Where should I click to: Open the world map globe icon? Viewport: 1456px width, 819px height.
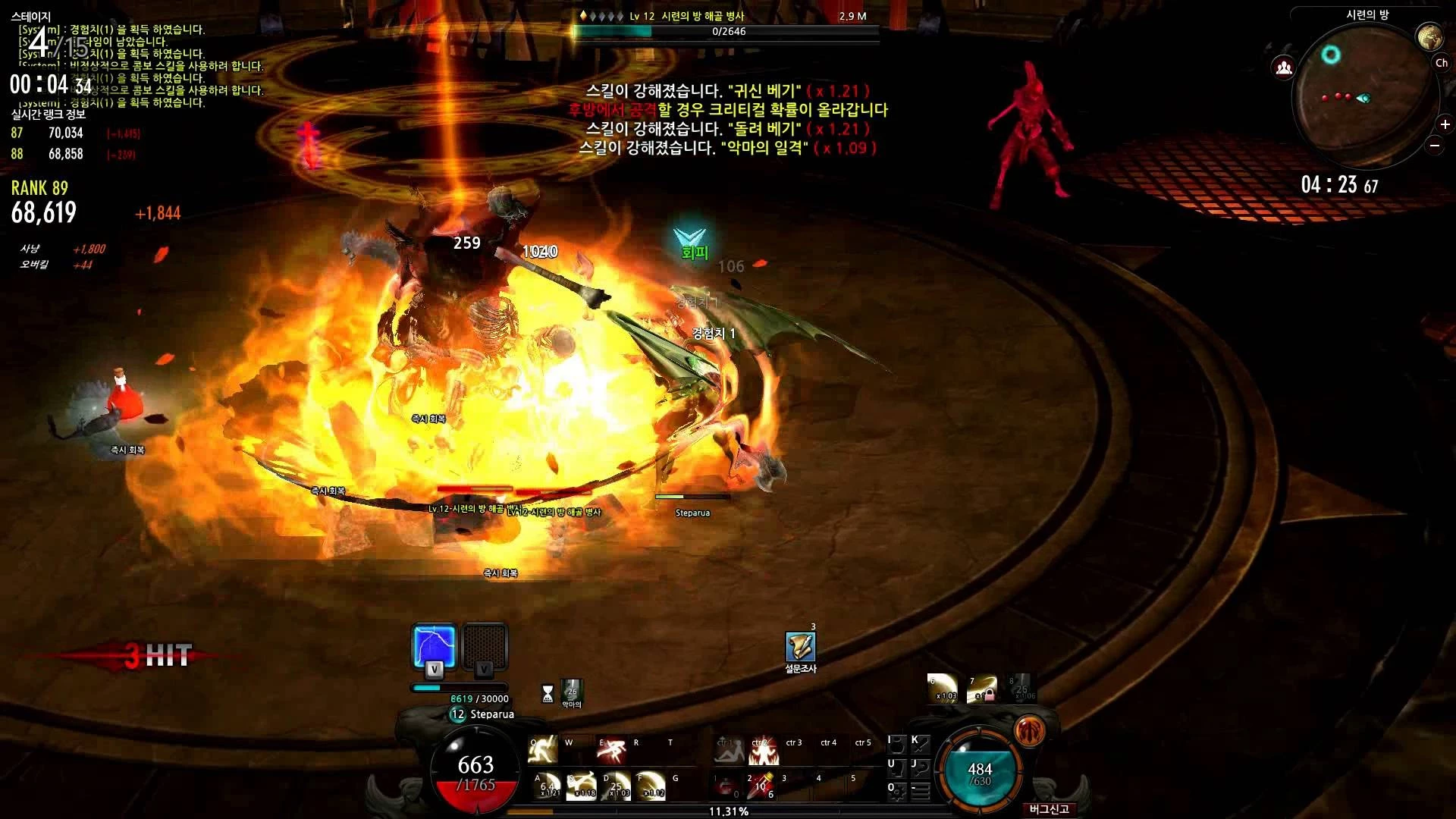pyautogui.click(x=1429, y=36)
